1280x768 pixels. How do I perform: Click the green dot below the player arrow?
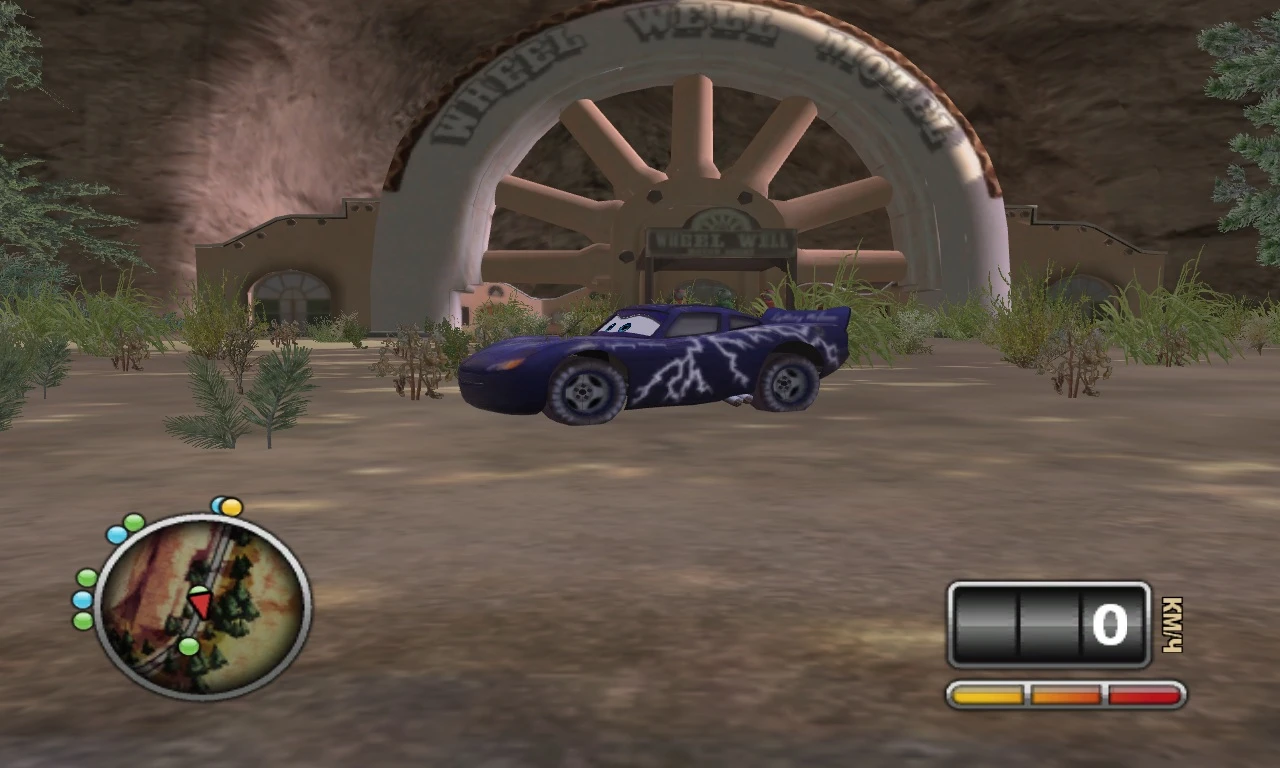[189, 646]
